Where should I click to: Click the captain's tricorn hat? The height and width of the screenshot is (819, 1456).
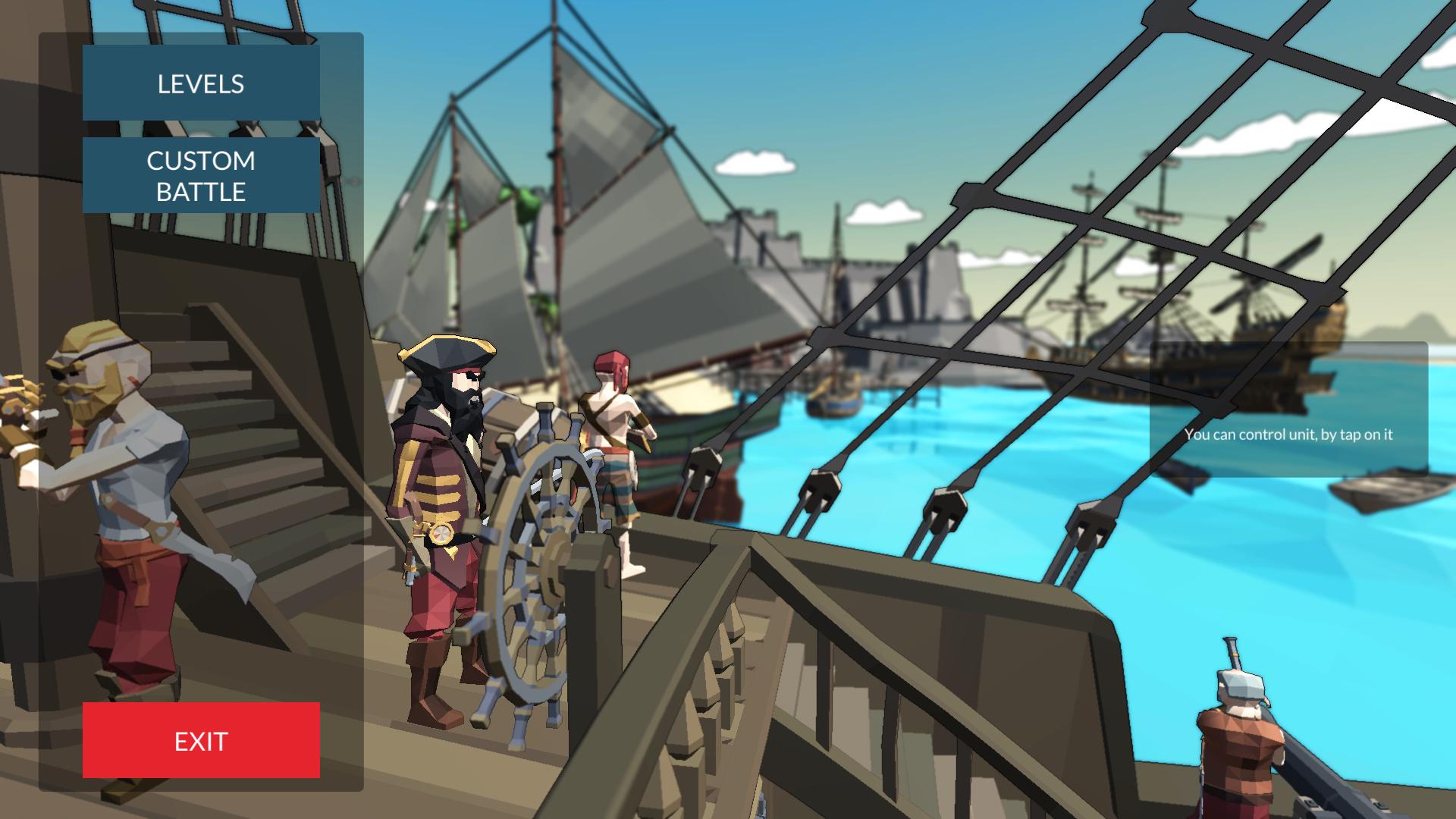[447, 353]
